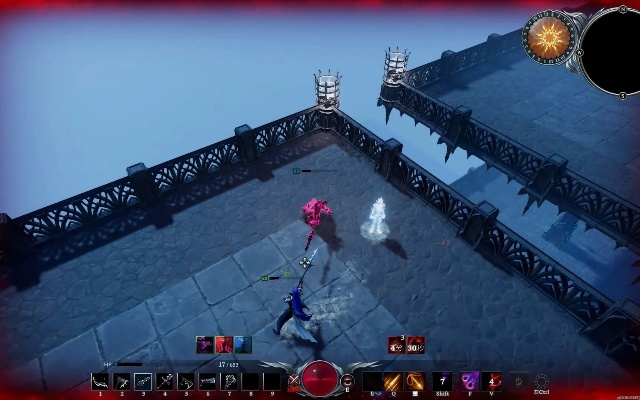
Task: Click the sun day-night cycle dial
Action: click(x=550, y=38)
